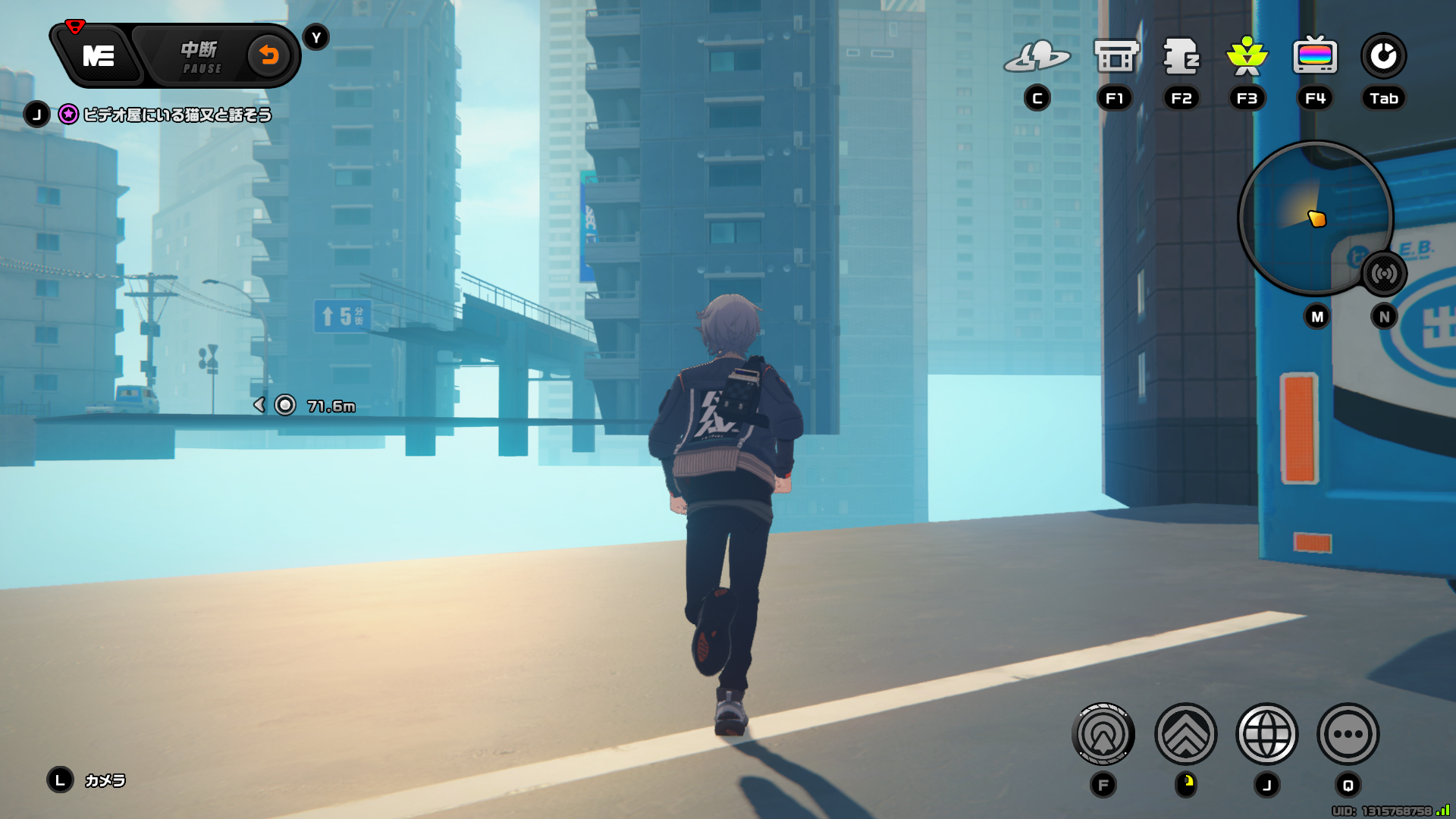Screen dimensions: 1456x819
Task: Select the cat quest objective tracker
Action: (176, 115)
